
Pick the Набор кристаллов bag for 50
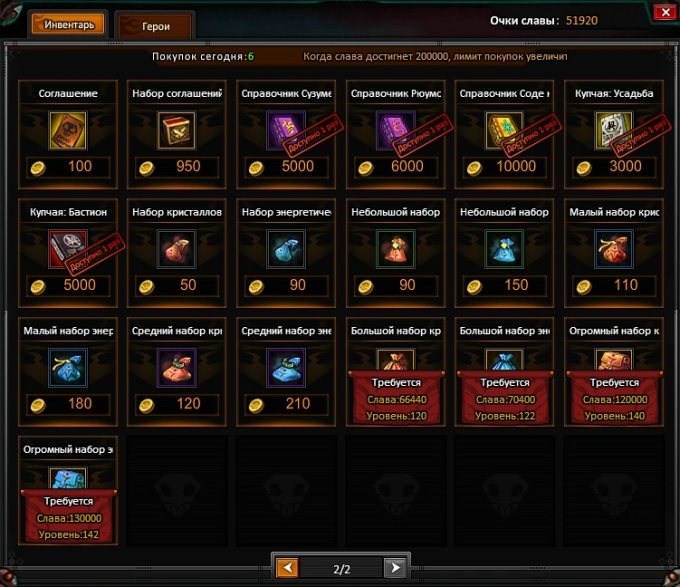pos(177,249)
